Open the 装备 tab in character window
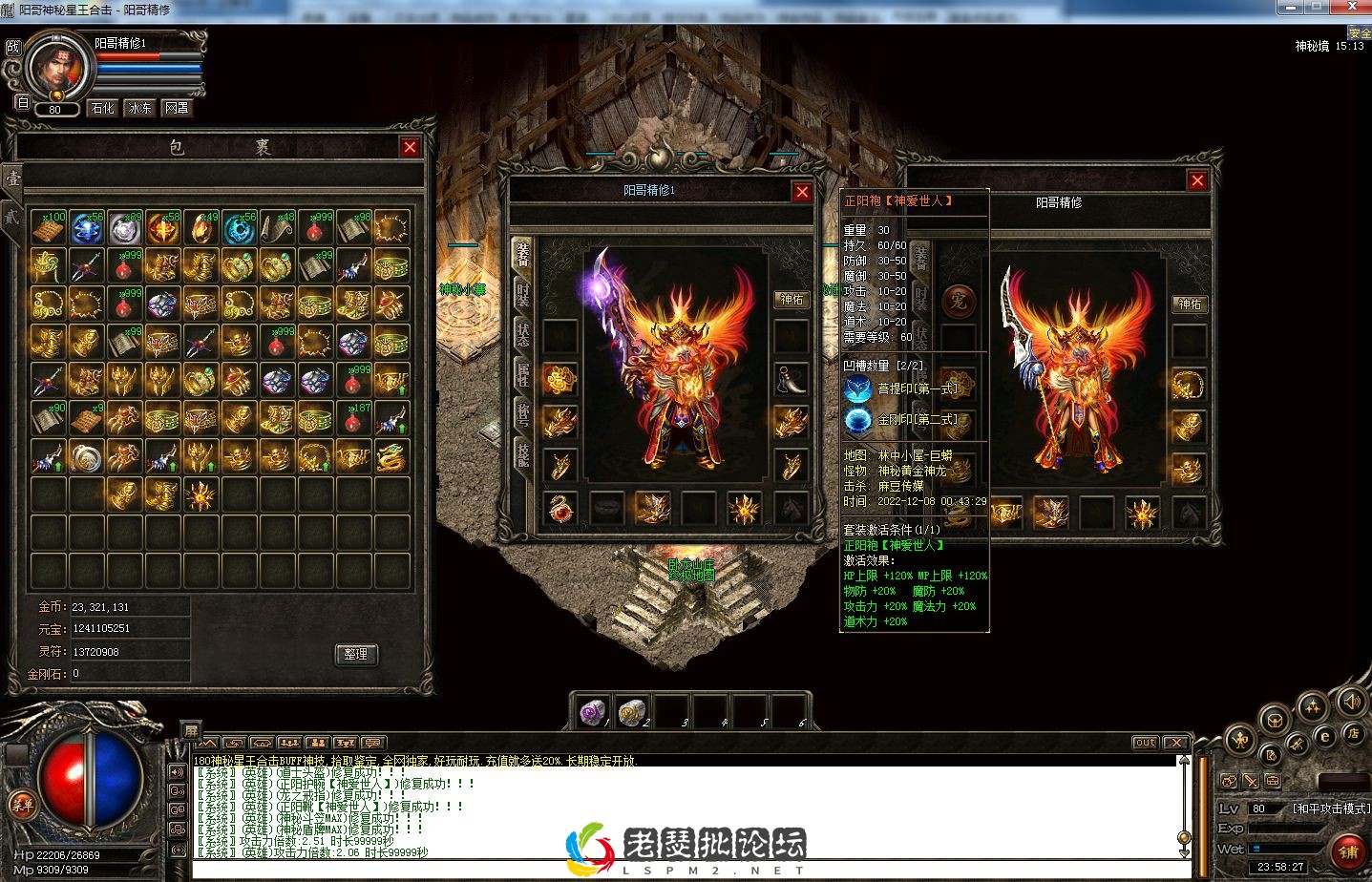This screenshot has width=1372, height=882. (520, 254)
